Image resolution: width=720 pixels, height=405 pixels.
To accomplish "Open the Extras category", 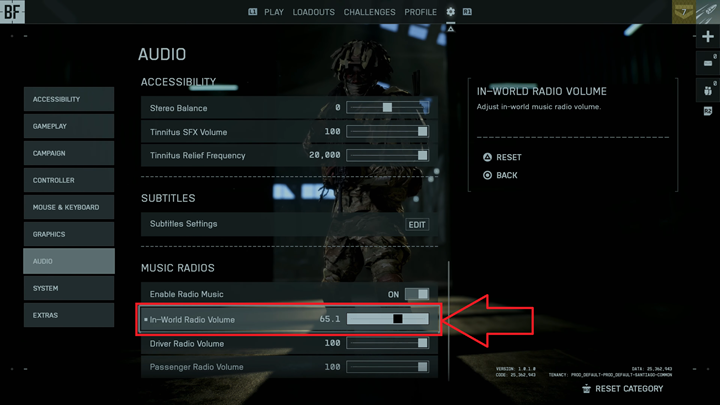I will [x=69, y=315].
